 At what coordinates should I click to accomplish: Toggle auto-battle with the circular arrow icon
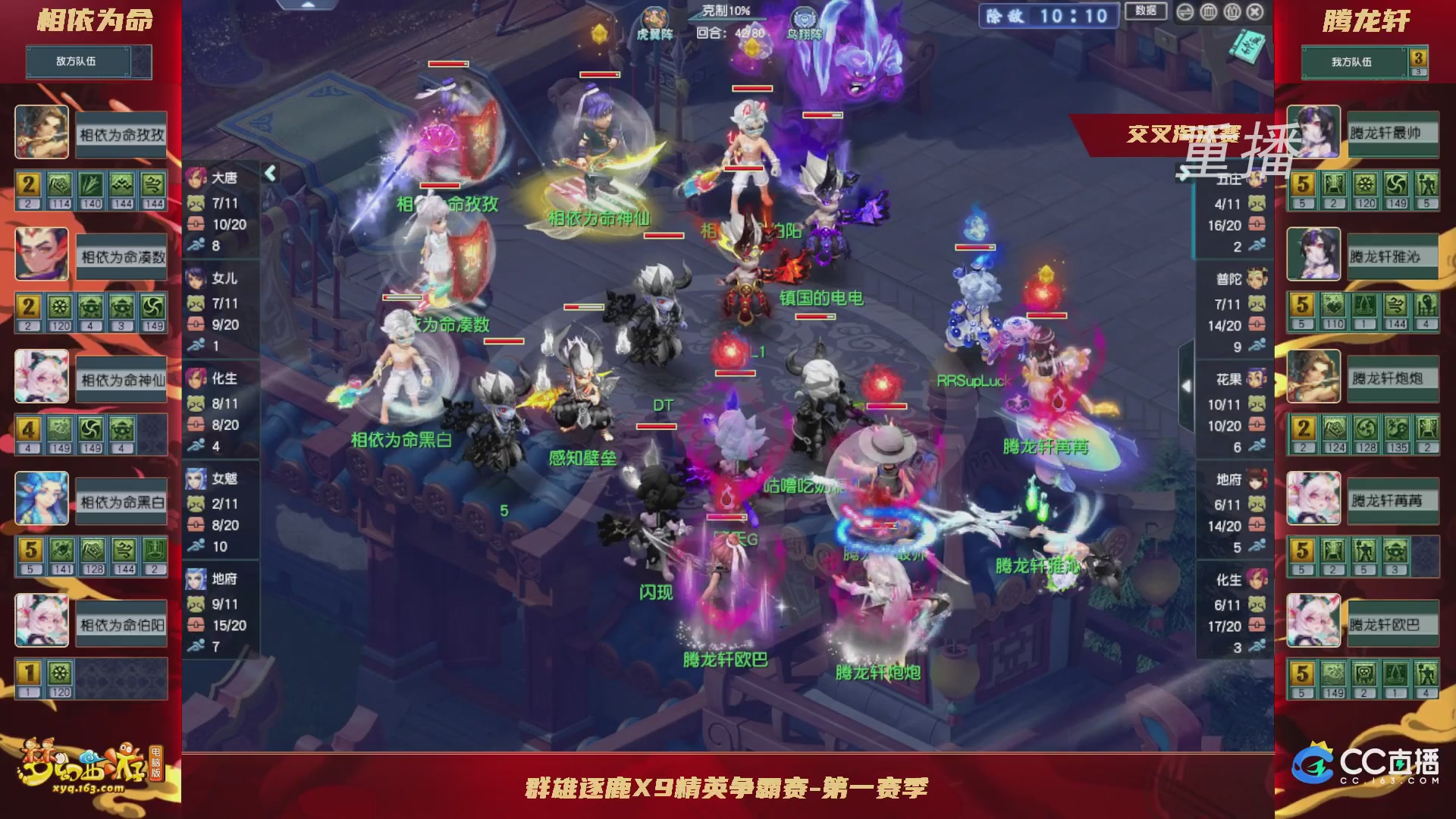(1185, 13)
